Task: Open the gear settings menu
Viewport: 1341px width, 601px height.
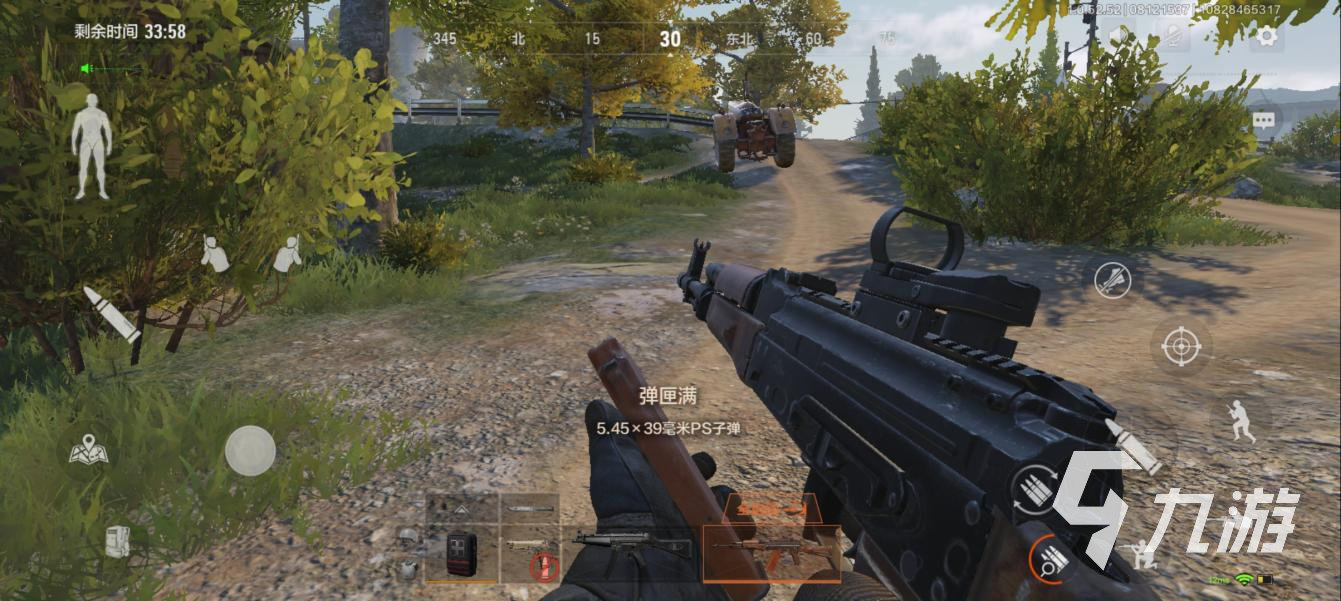Action: (1266, 37)
